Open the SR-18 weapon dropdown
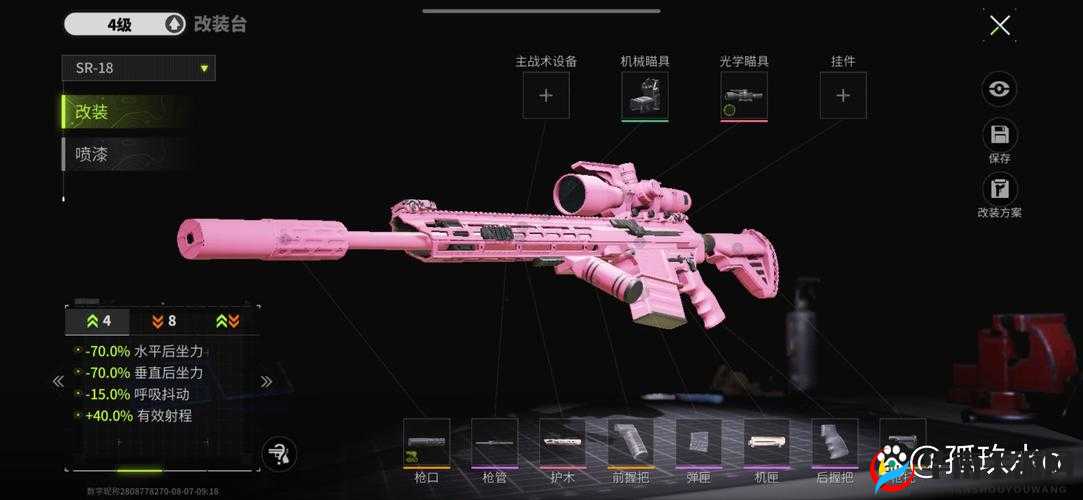This screenshot has height=500, width=1083. [x=138, y=68]
